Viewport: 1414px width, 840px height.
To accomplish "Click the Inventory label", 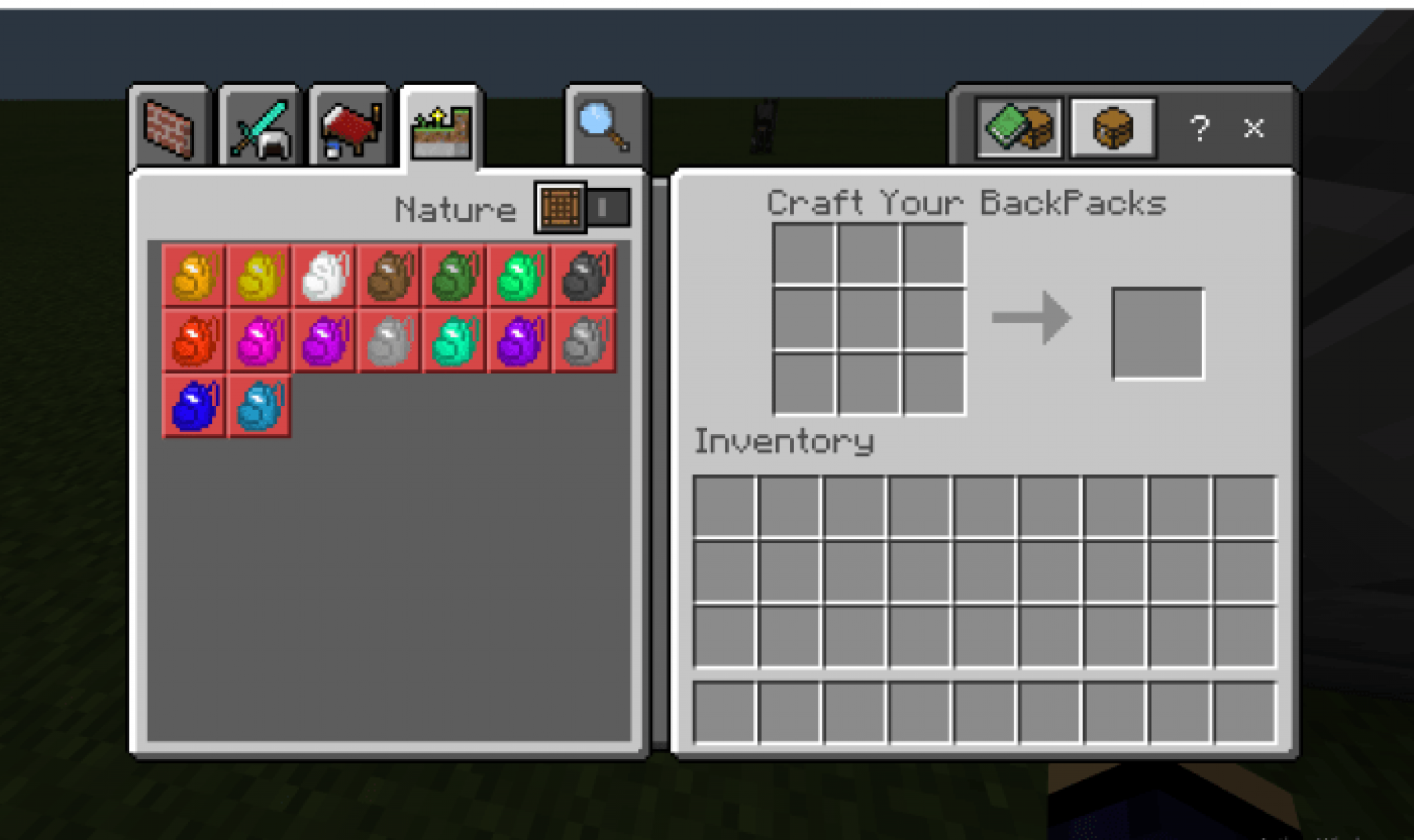I will [784, 442].
